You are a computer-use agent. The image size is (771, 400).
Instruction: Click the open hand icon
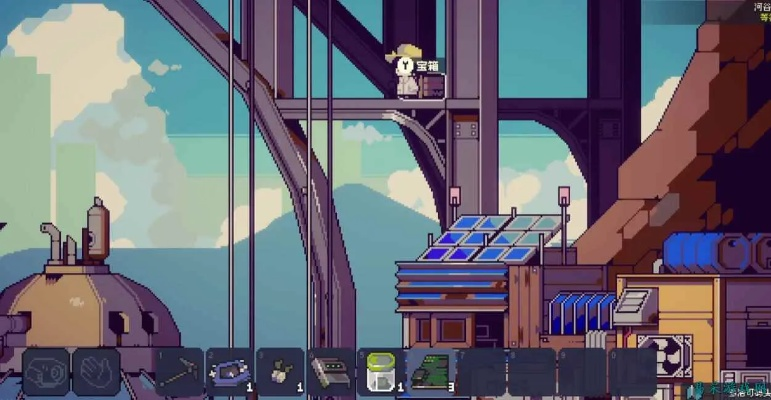[x=97, y=371]
